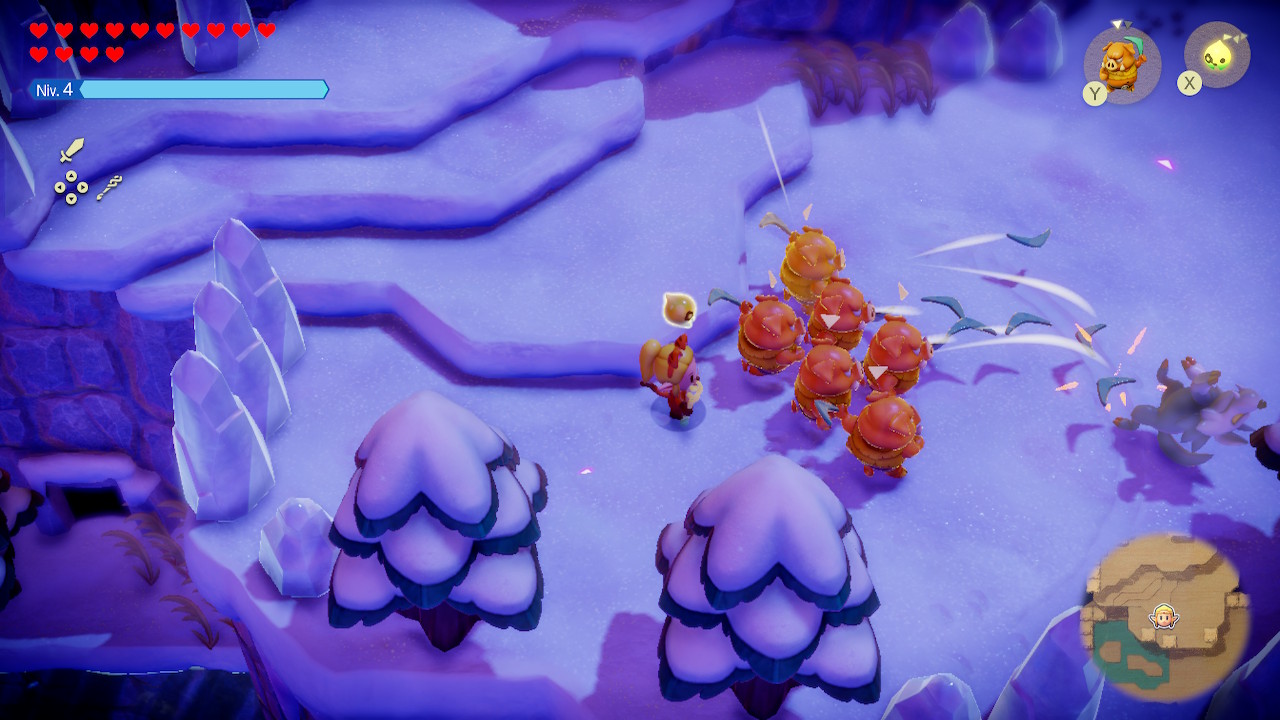Open the circular minimap
Screen dimensions: 1280x720
point(1164,617)
